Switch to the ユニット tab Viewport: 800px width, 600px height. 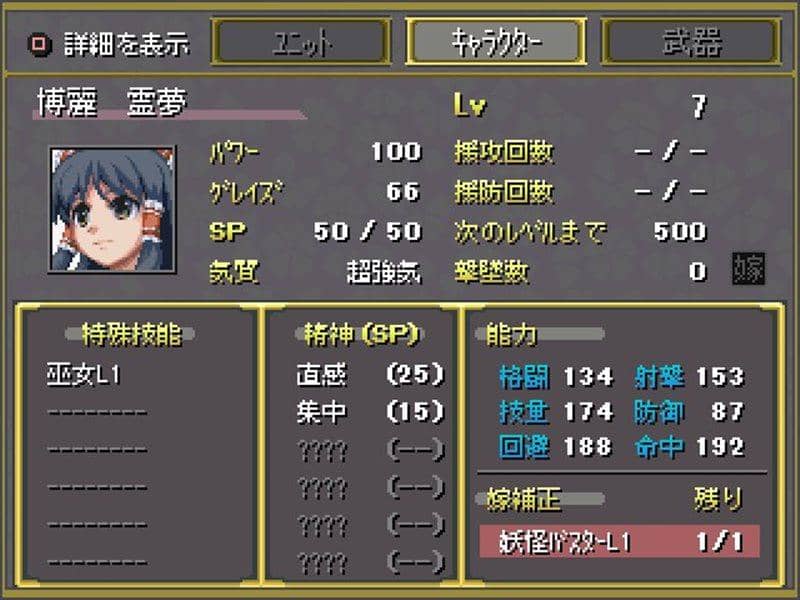coord(301,42)
